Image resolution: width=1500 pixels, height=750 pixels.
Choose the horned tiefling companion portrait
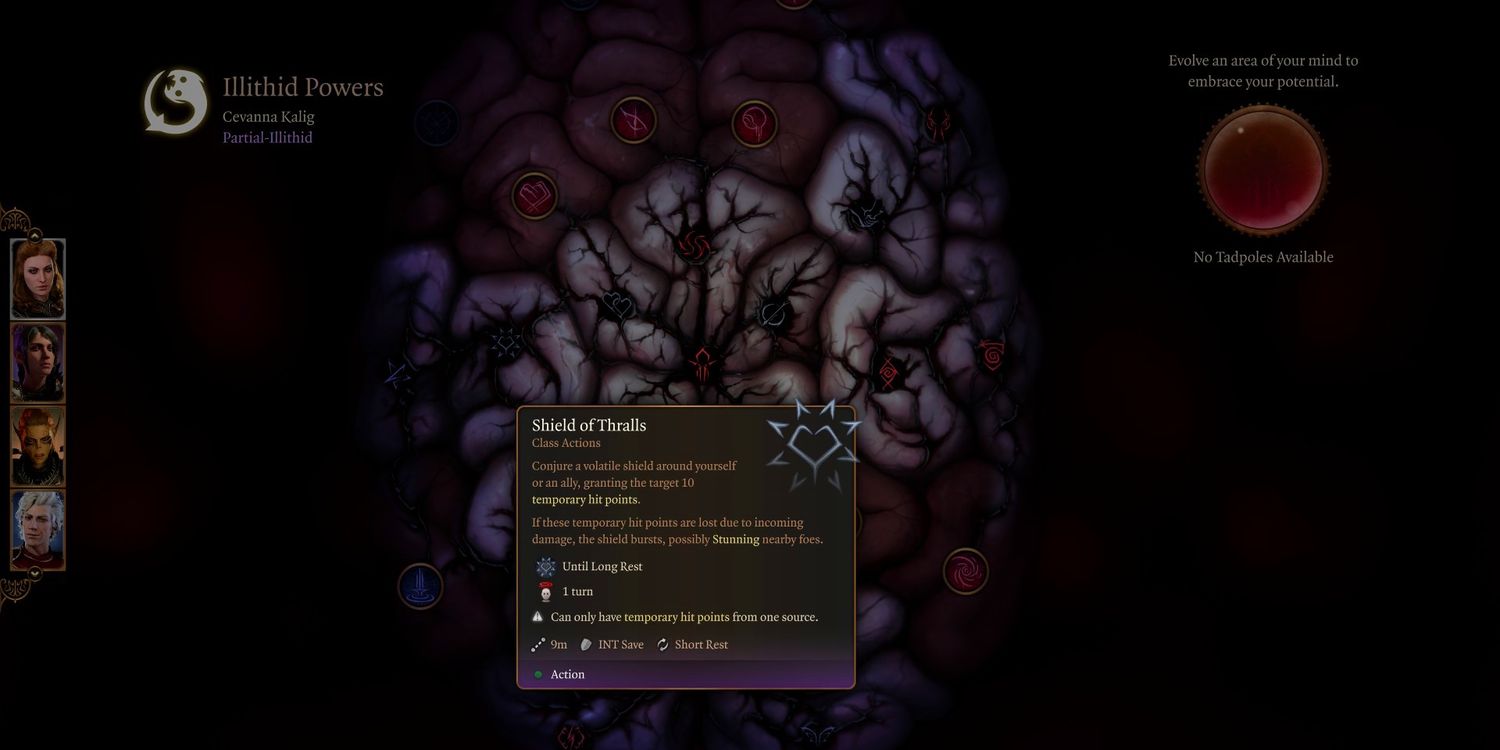[x=38, y=446]
